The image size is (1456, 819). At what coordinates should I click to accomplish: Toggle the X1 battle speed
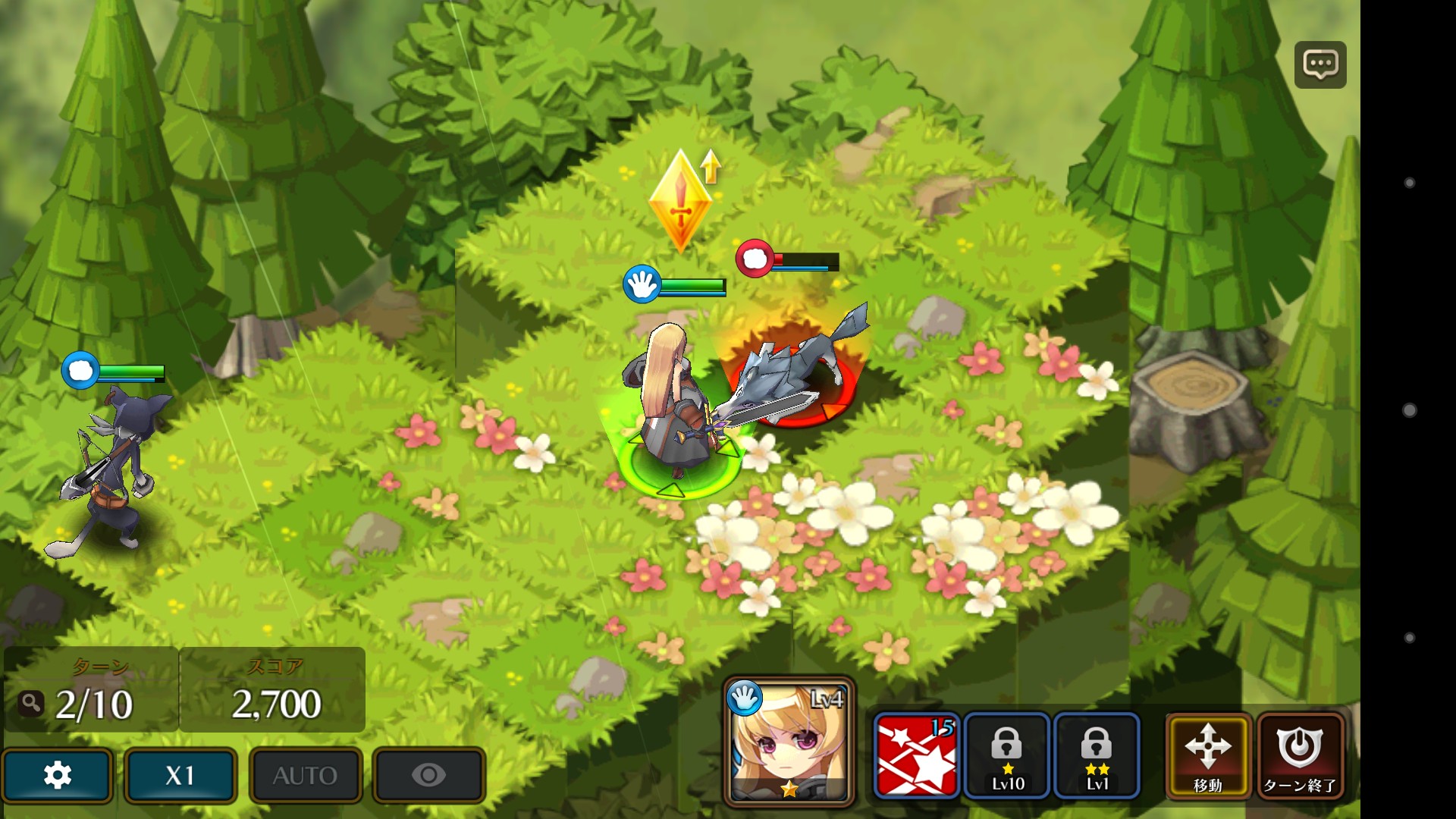click(x=180, y=775)
